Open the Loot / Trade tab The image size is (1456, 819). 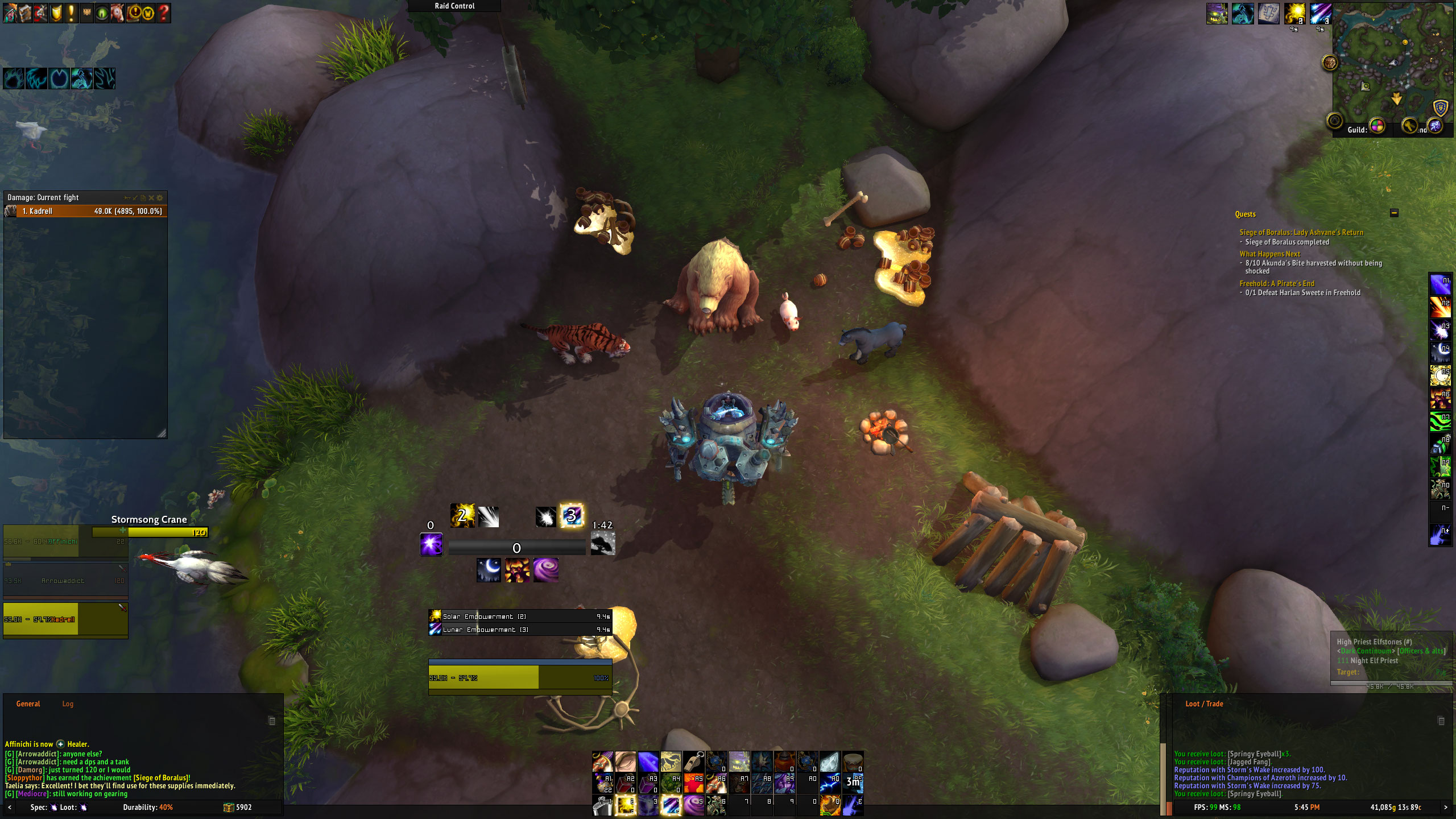[x=1203, y=704]
